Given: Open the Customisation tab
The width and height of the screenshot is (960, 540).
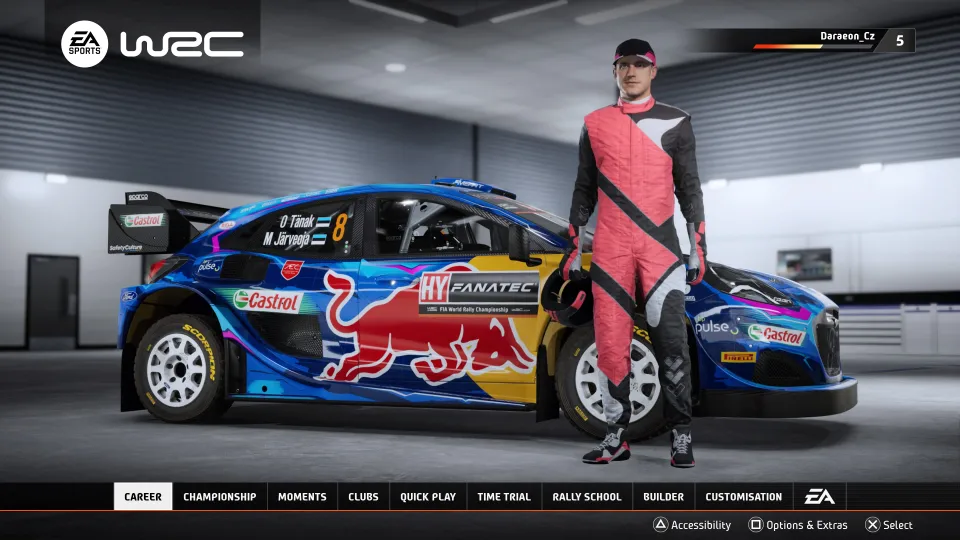Looking at the screenshot, I should [x=743, y=497].
